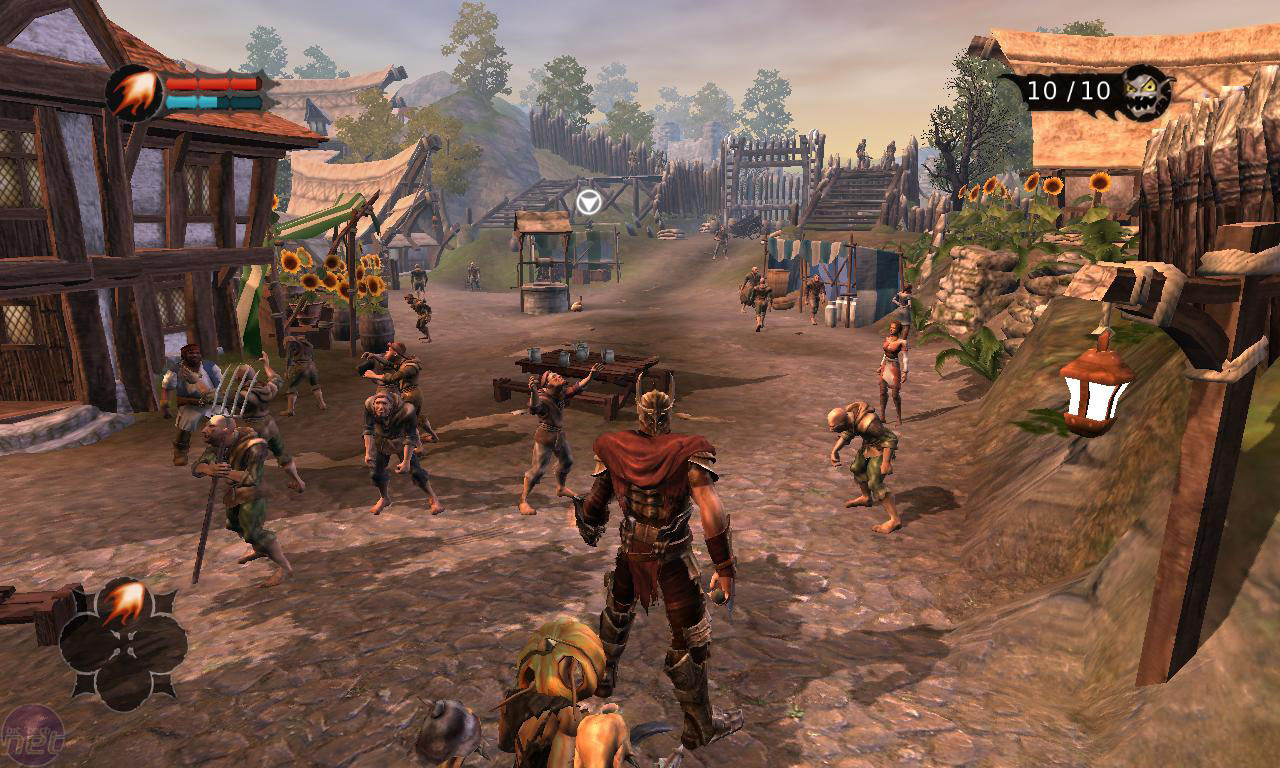Click the white circular objective marker
The image size is (1280, 768).
(588, 202)
